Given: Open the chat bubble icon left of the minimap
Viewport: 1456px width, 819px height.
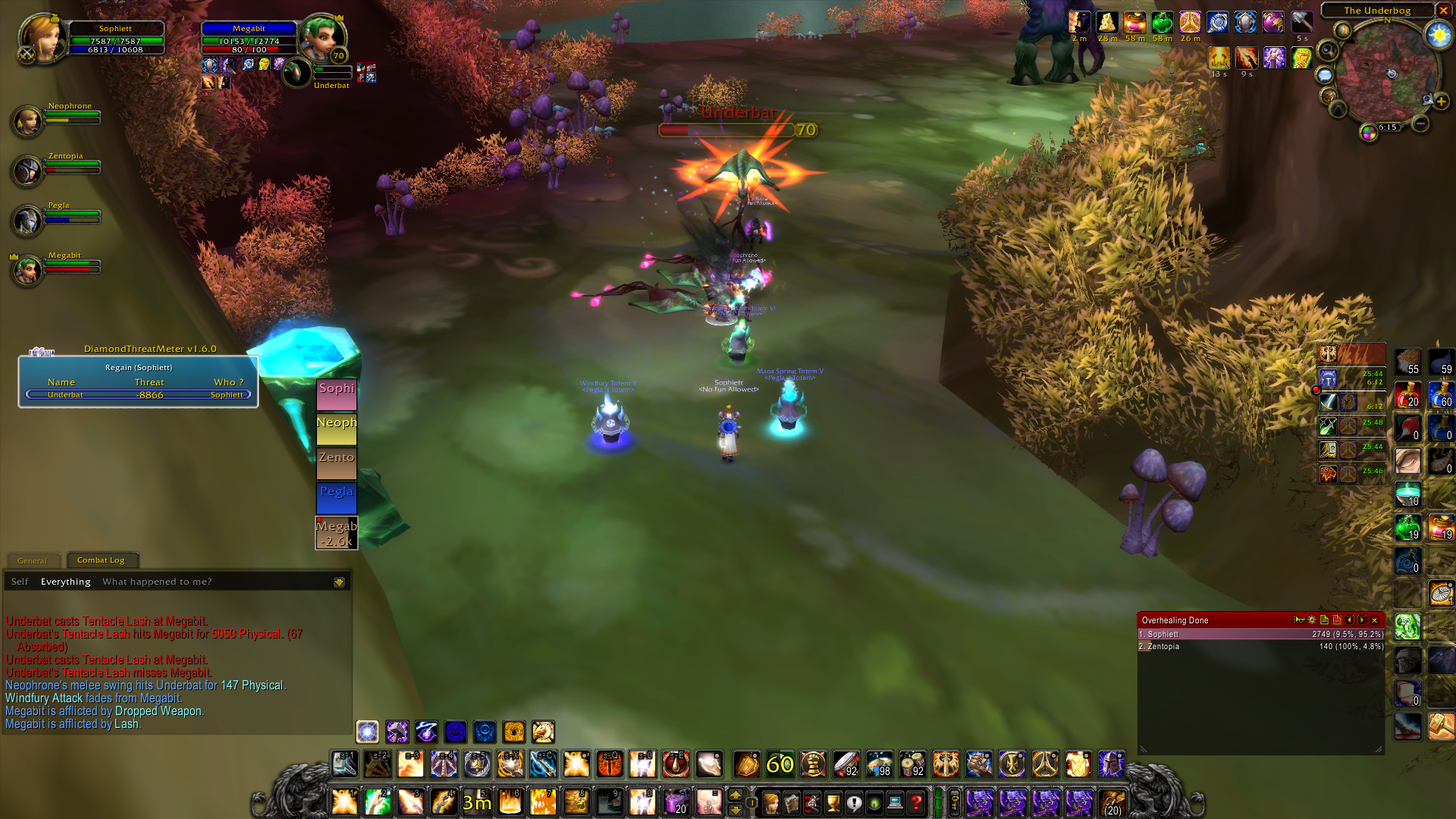Looking at the screenshot, I should [x=1325, y=76].
